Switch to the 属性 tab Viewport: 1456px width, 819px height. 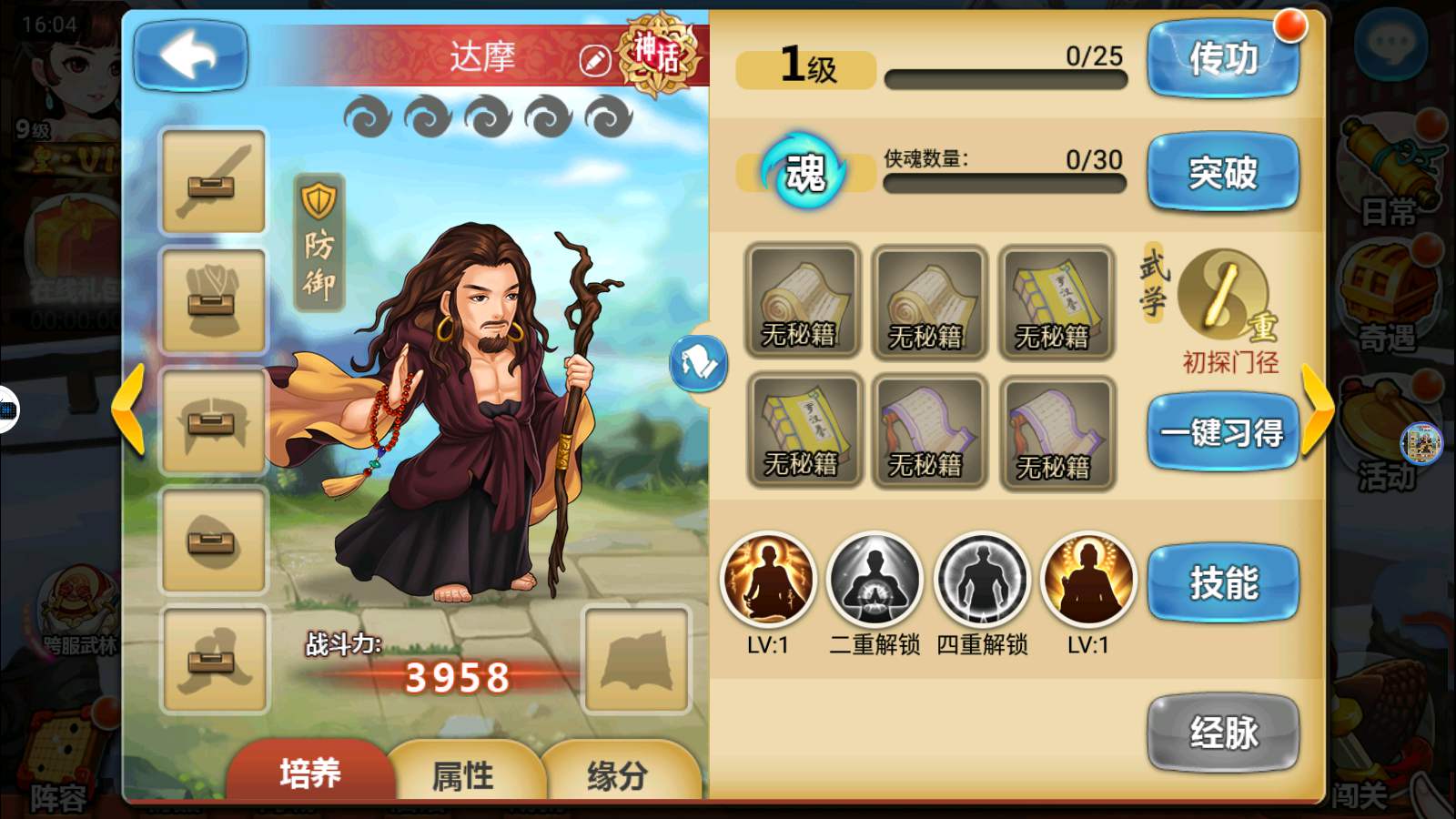(x=463, y=774)
